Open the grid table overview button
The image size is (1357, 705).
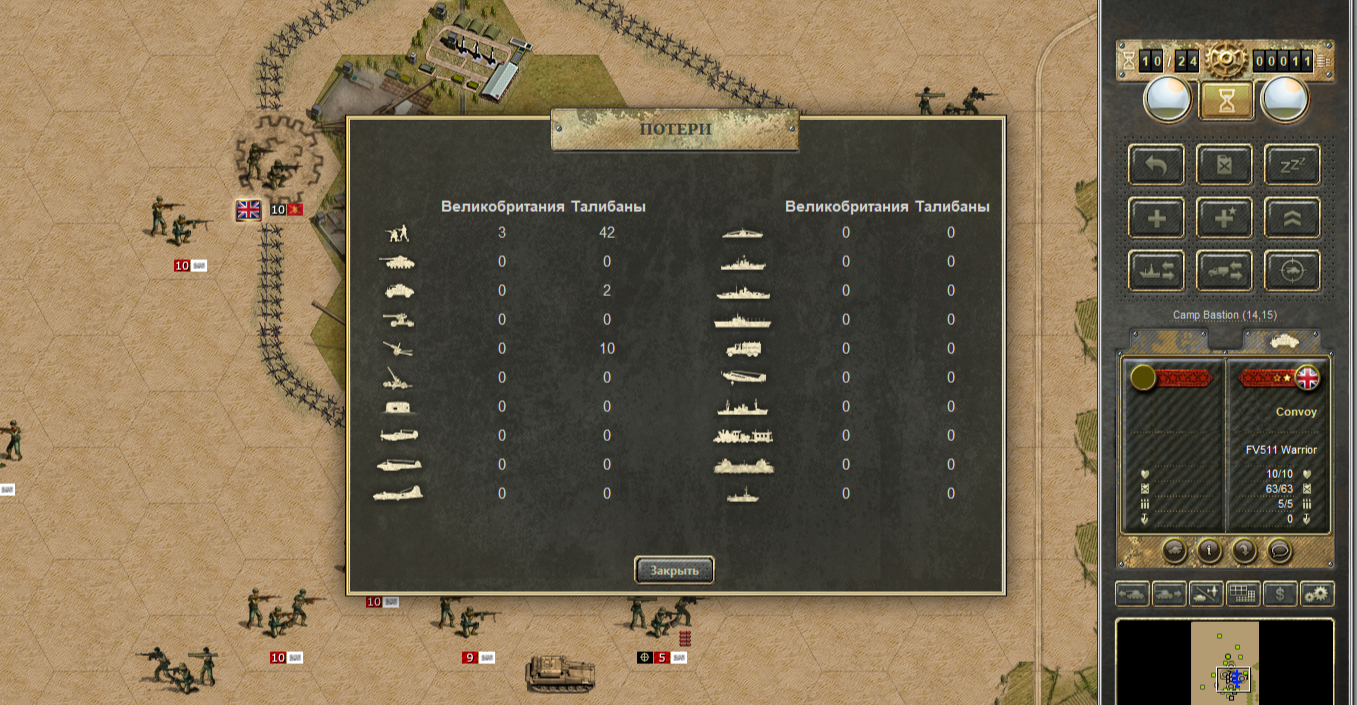[1243, 593]
